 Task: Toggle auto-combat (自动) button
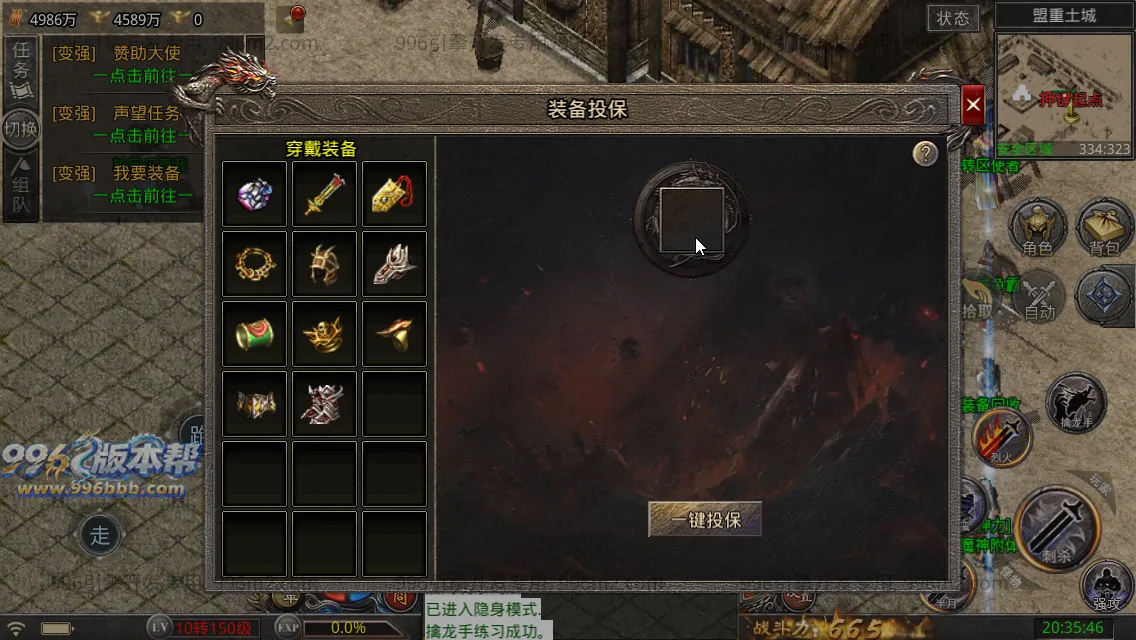click(1040, 297)
